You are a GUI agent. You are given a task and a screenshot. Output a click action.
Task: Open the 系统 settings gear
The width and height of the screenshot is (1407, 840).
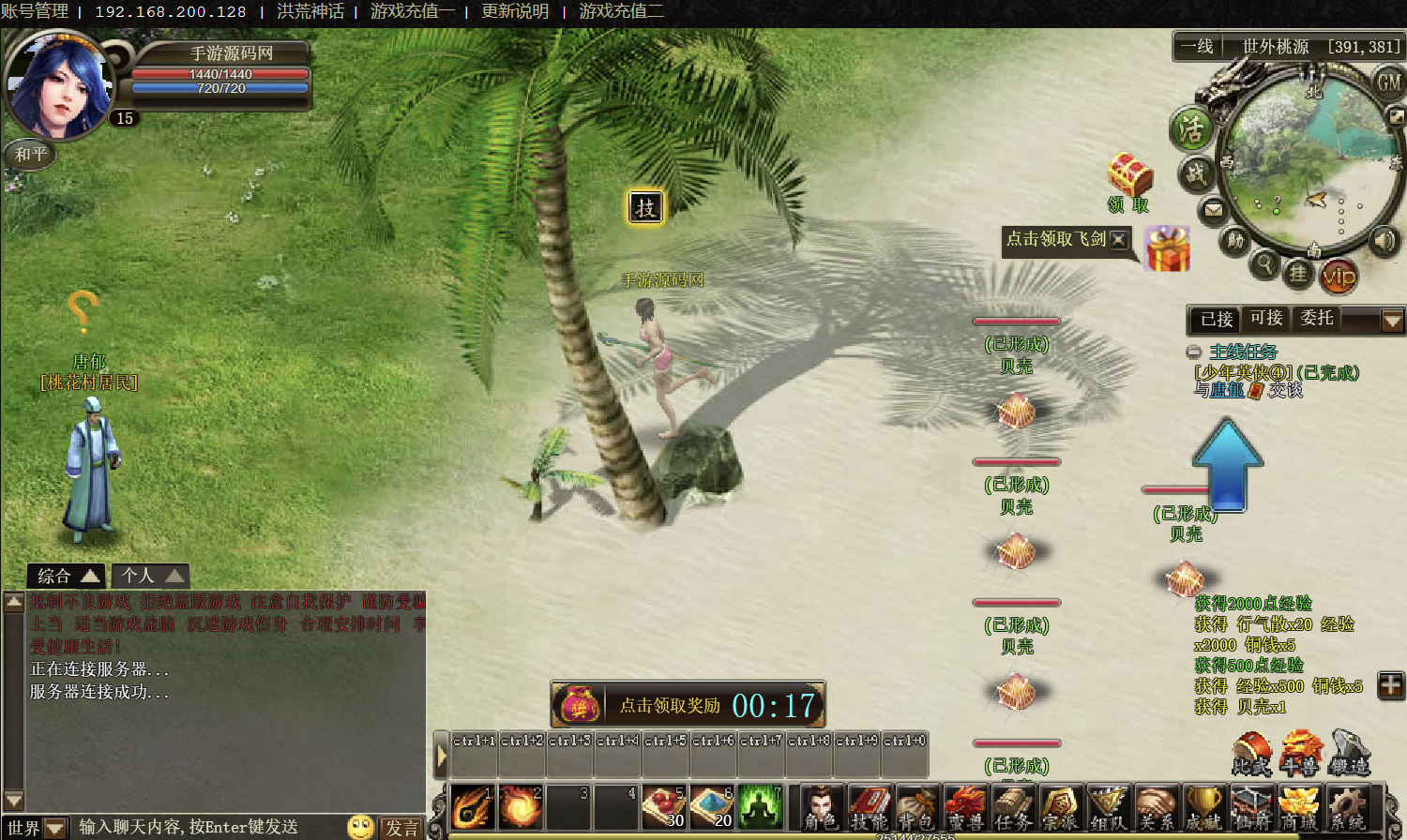pyautogui.click(x=1347, y=806)
